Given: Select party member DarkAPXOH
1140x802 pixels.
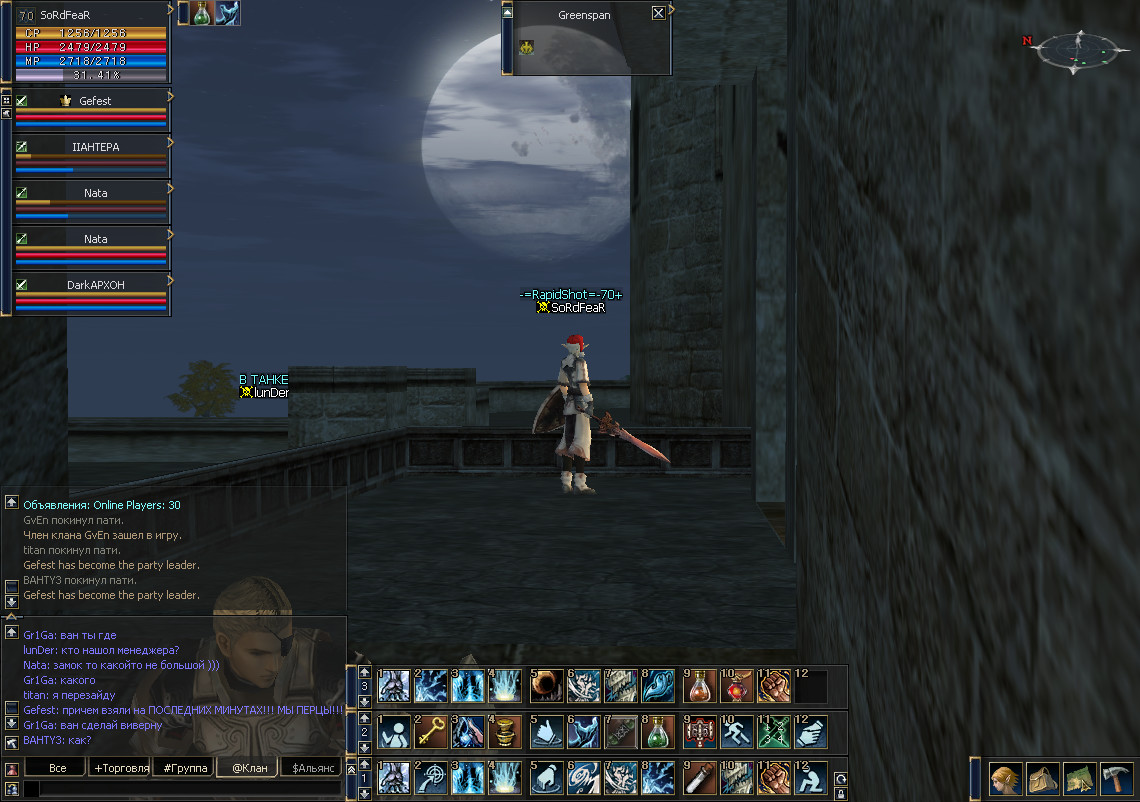Looking at the screenshot, I should click(x=94, y=285).
